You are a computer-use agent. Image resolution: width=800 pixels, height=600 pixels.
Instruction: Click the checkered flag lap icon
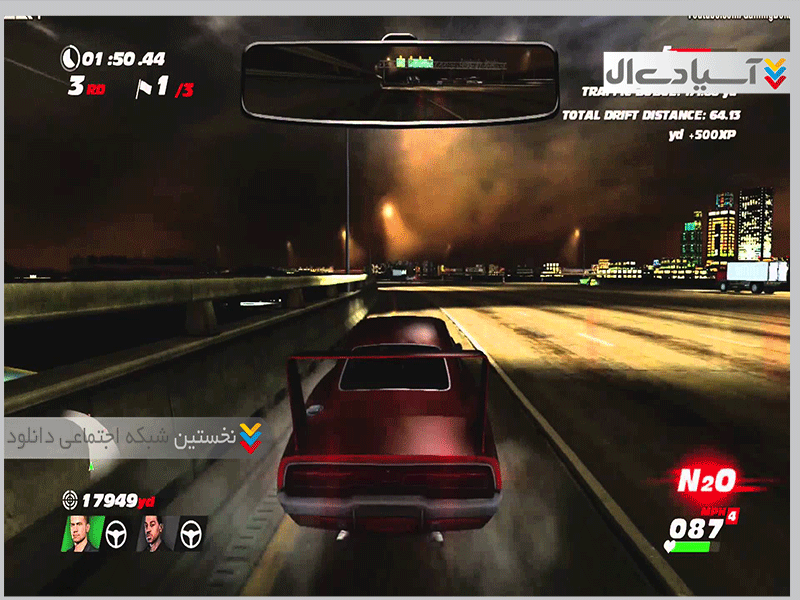[x=144, y=88]
